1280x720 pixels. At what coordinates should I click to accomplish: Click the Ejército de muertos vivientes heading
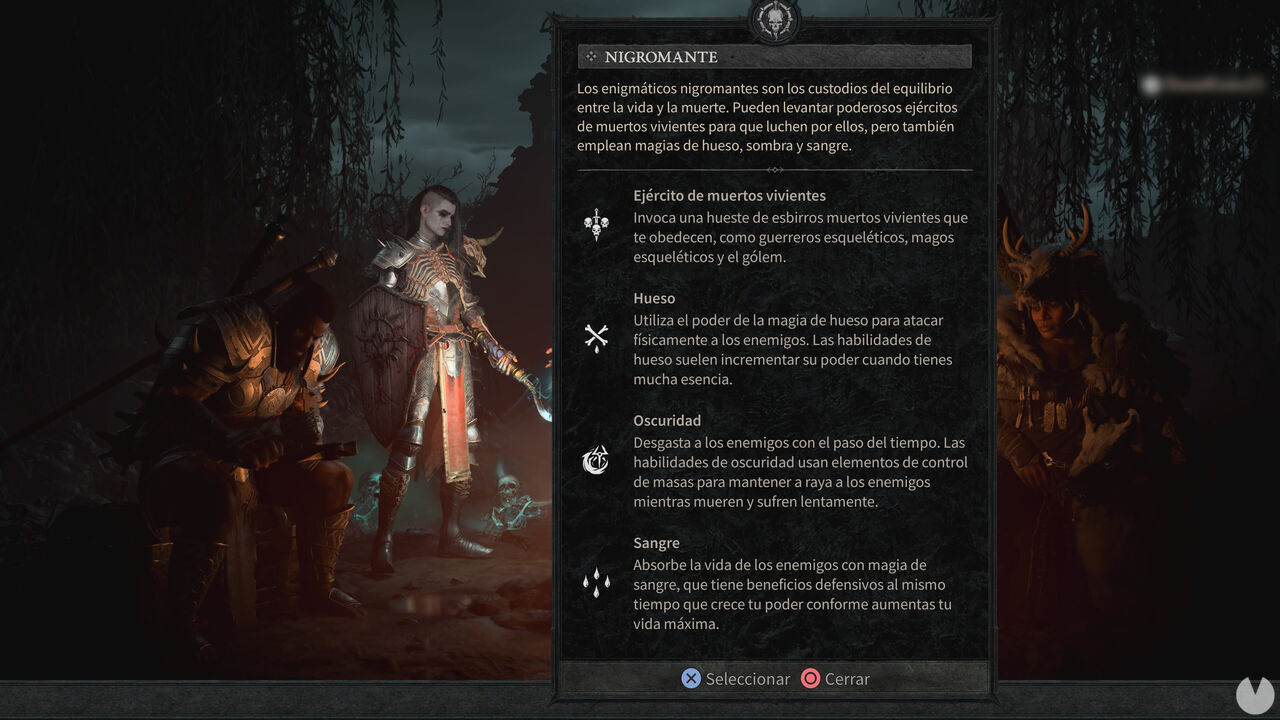[x=730, y=195]
